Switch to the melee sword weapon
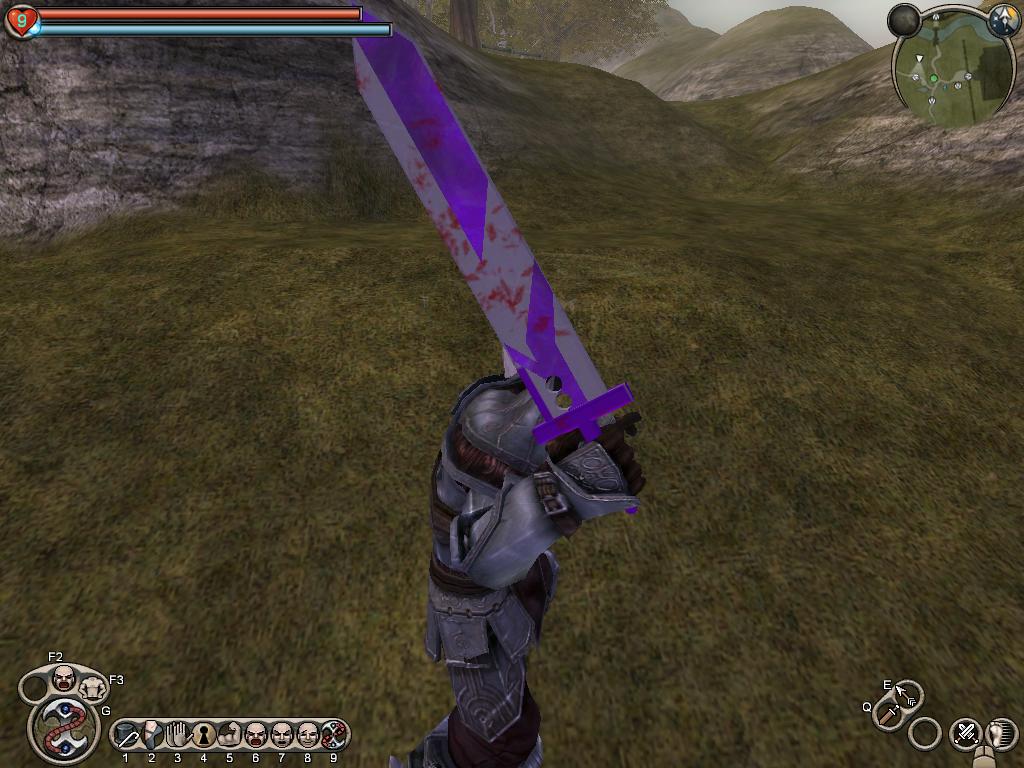1024x768 pixels. click(x=888, y=715)
